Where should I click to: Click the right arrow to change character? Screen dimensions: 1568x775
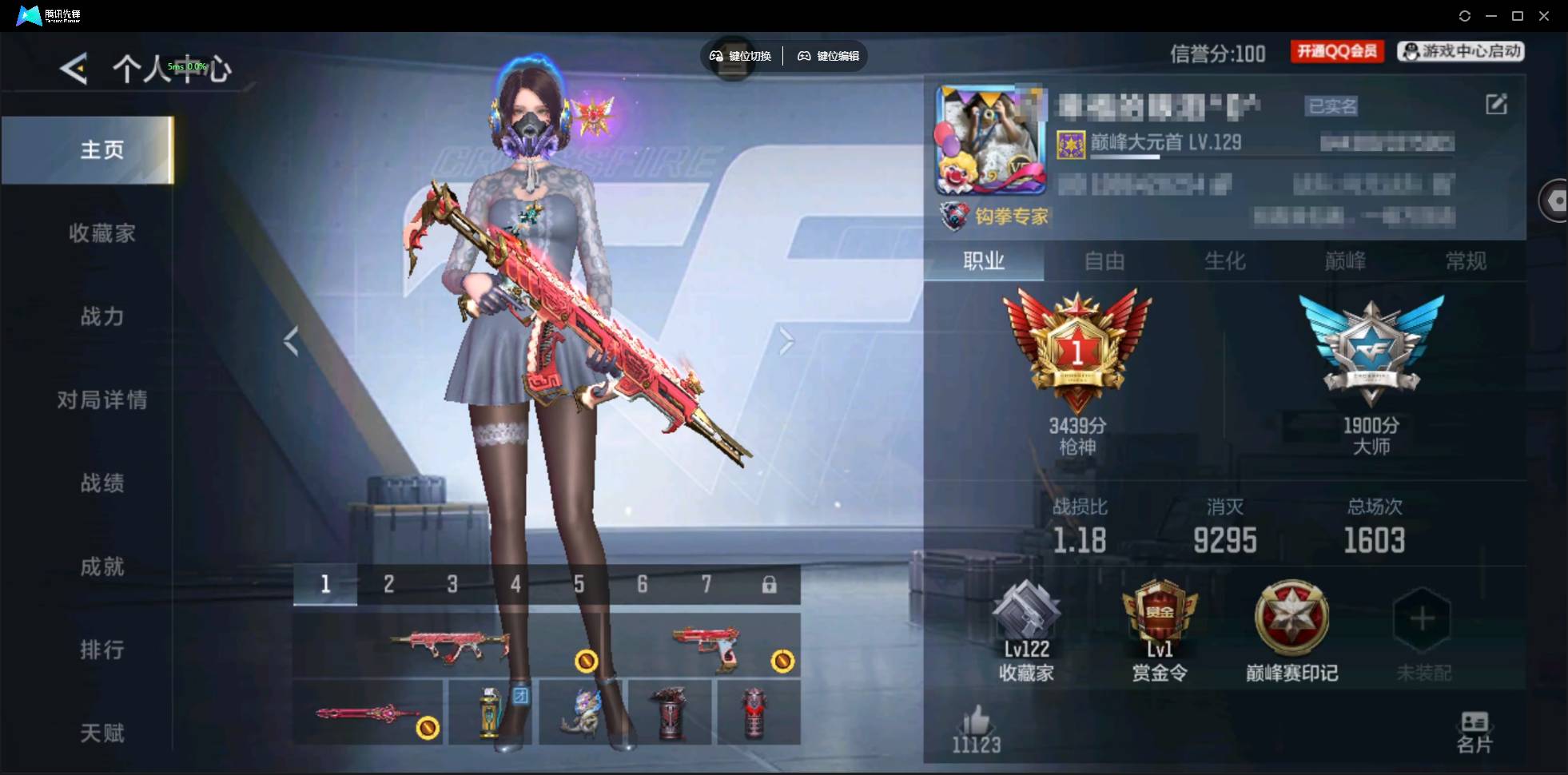(x=786, y=340)
